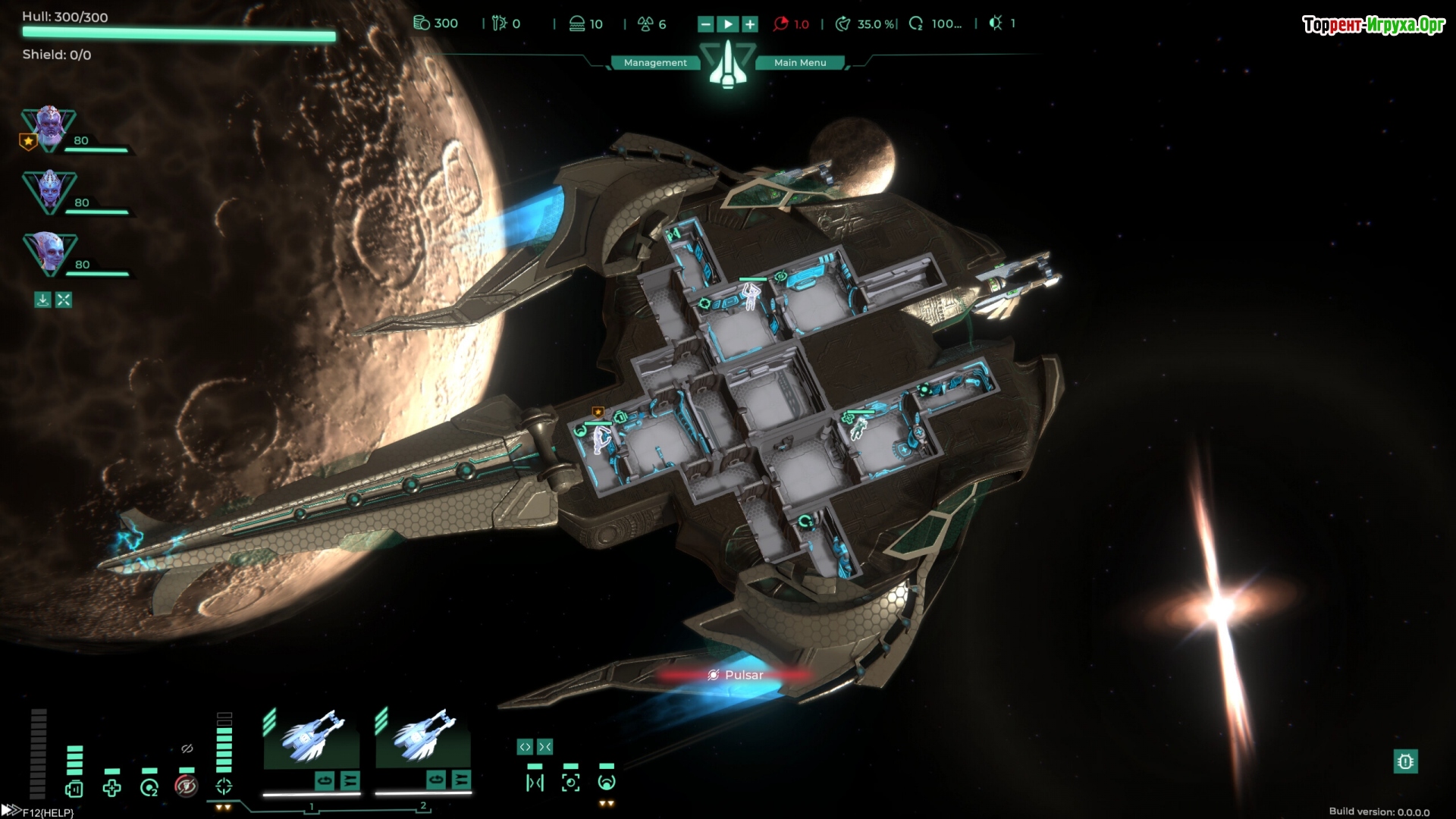Viewport: 1456px width, 819px height.
Task: Select the third crew member portrait
Action: coord(49,253)
